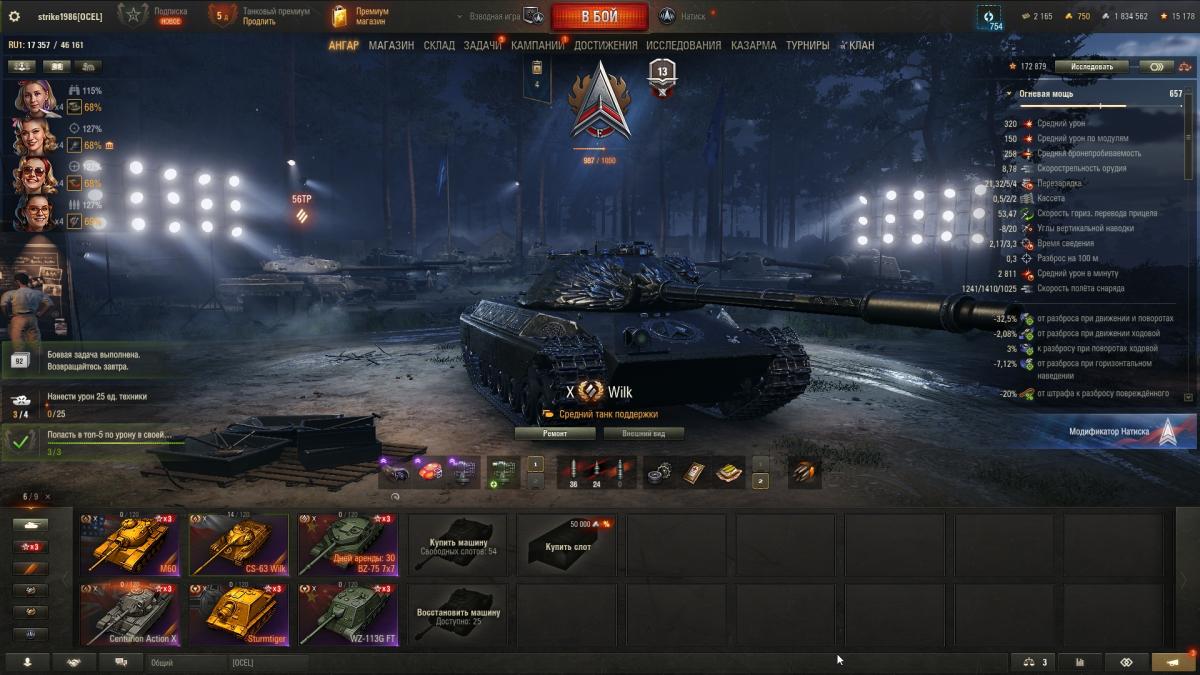Screen dimensions: 1200x675
Task: Open the ИССЛЕДОВАНИЯ tab
Action: (x=683, y=45)
